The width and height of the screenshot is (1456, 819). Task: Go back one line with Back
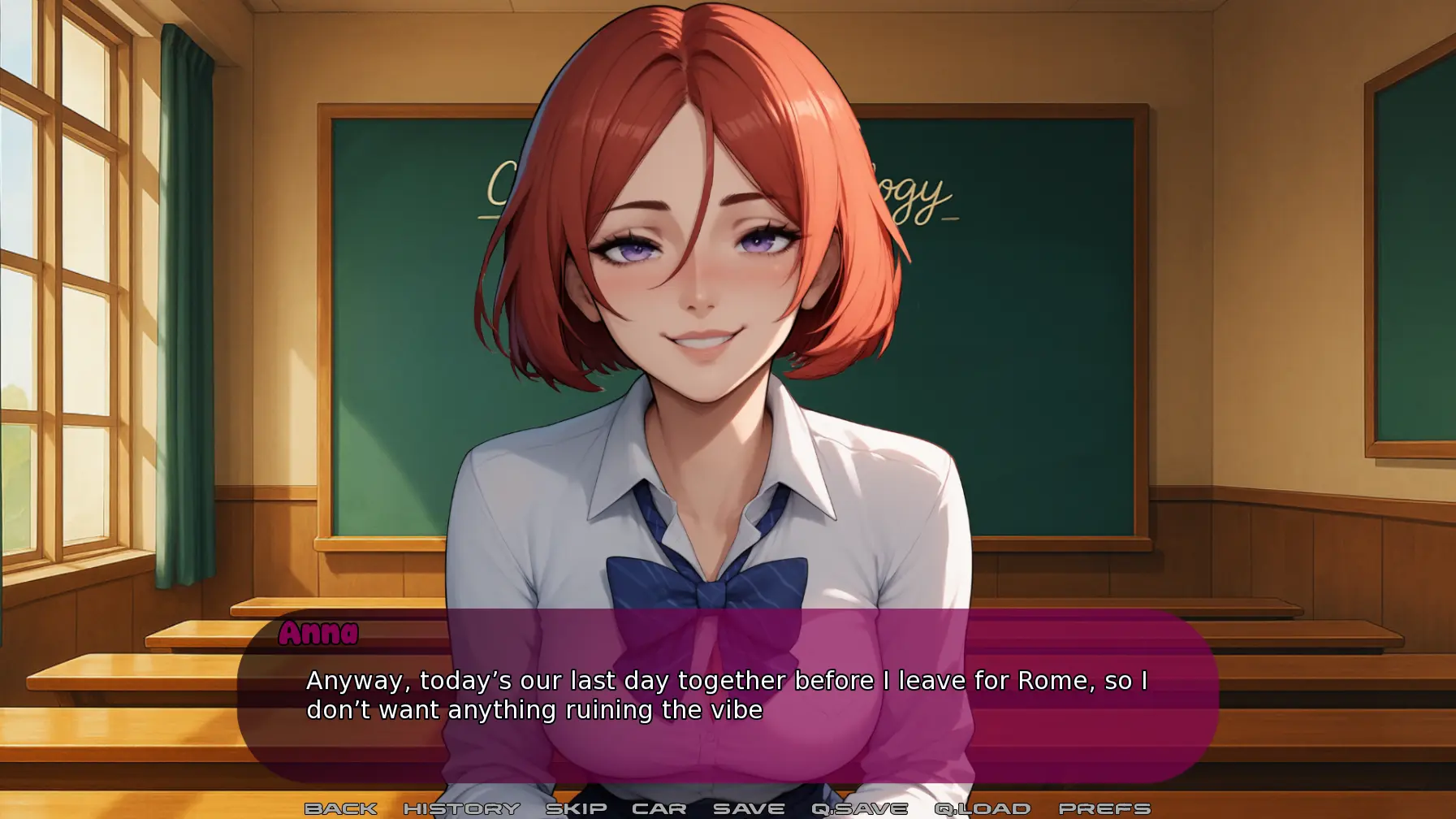tap(340, 808)
